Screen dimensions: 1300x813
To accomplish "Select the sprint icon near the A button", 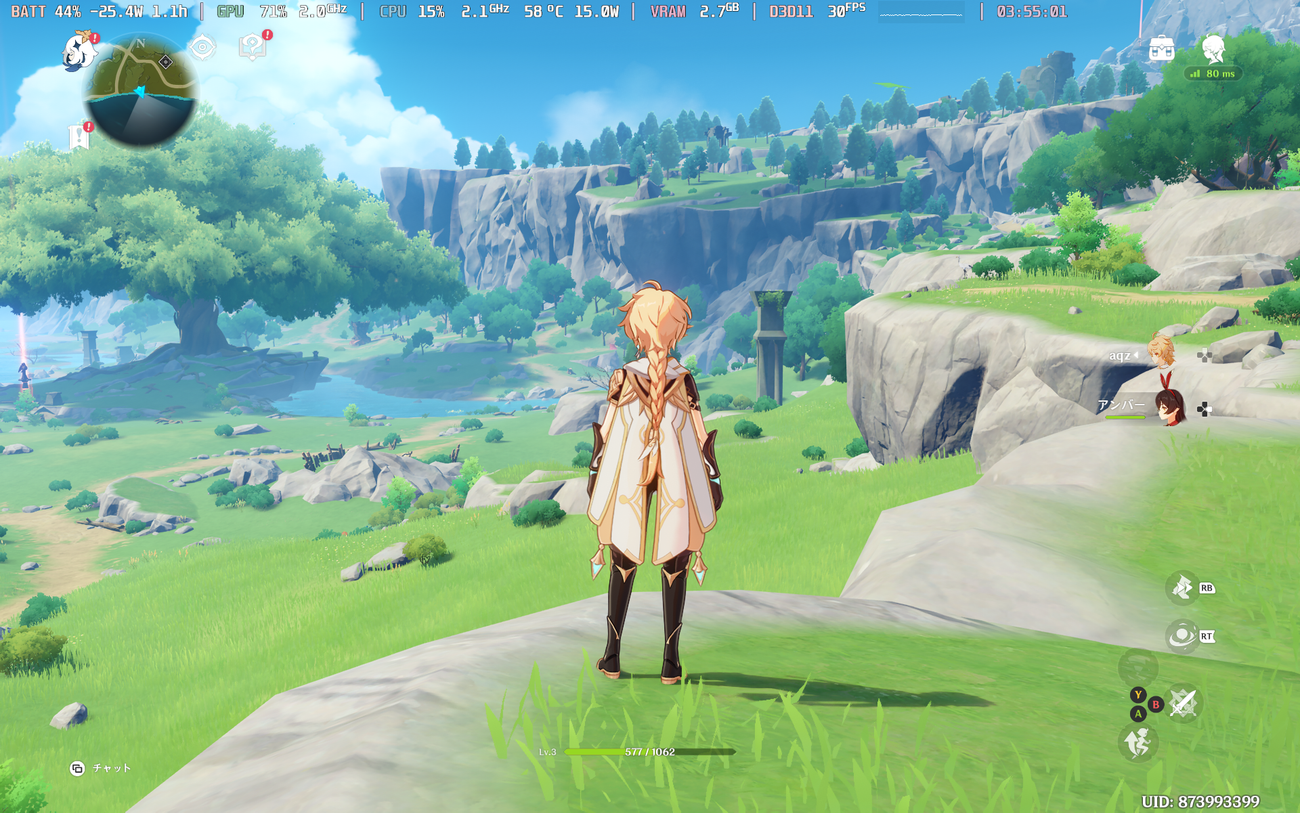I will pos(1138,742).
